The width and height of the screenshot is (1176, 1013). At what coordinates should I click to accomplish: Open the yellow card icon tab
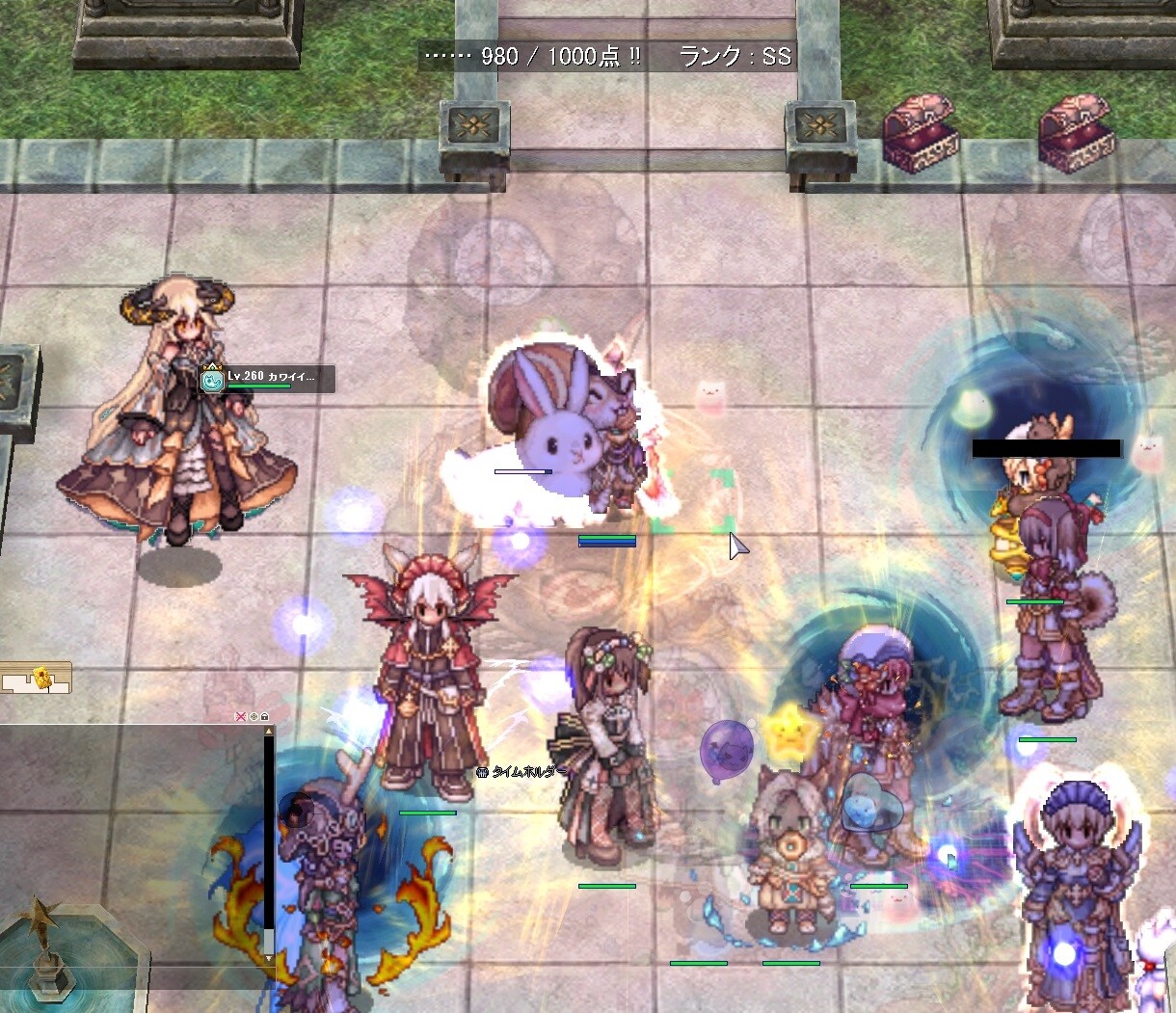(x=41, y=679)
